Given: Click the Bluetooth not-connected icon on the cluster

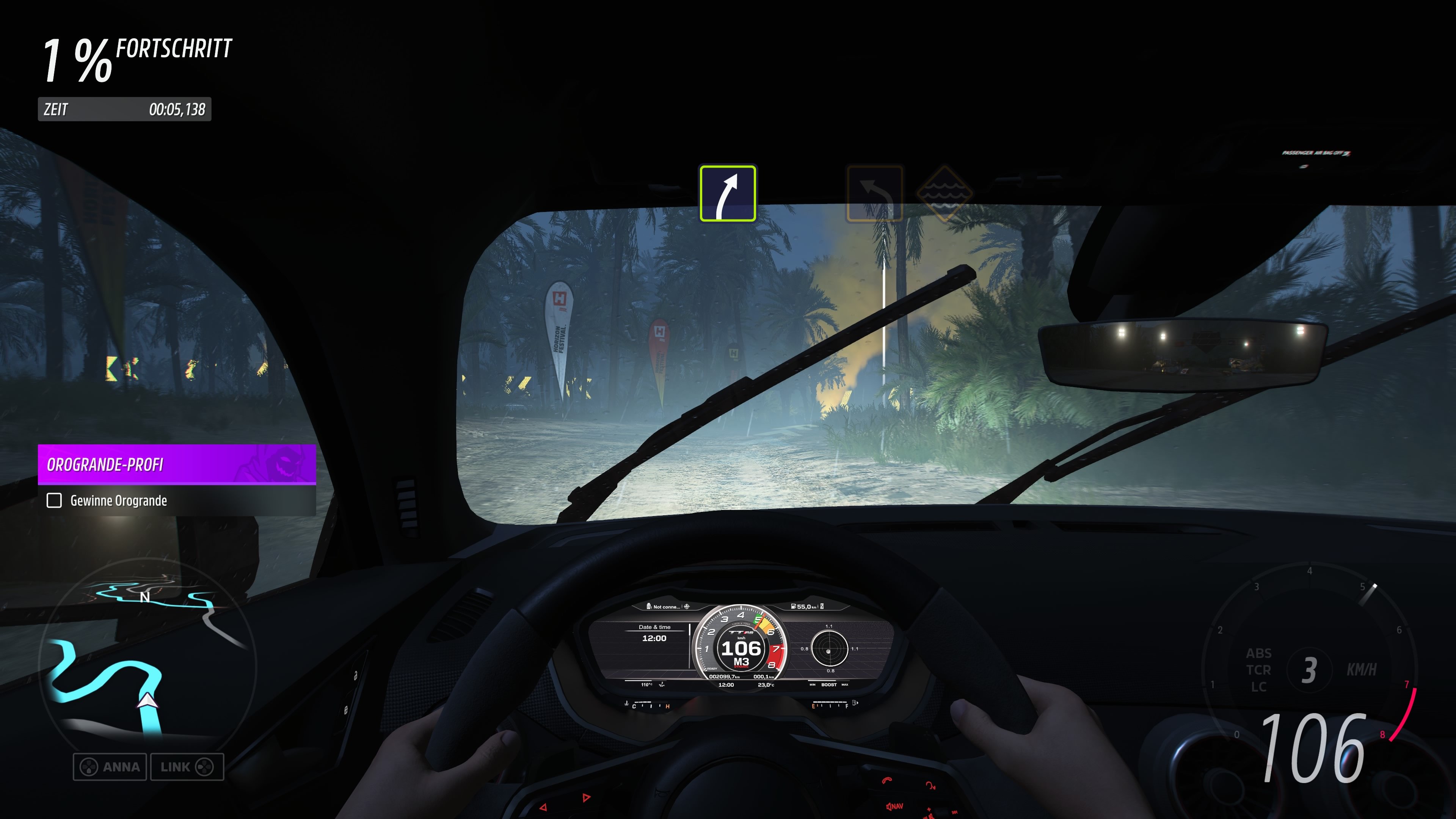Looking at the screenshot, I should click(649, 607).
